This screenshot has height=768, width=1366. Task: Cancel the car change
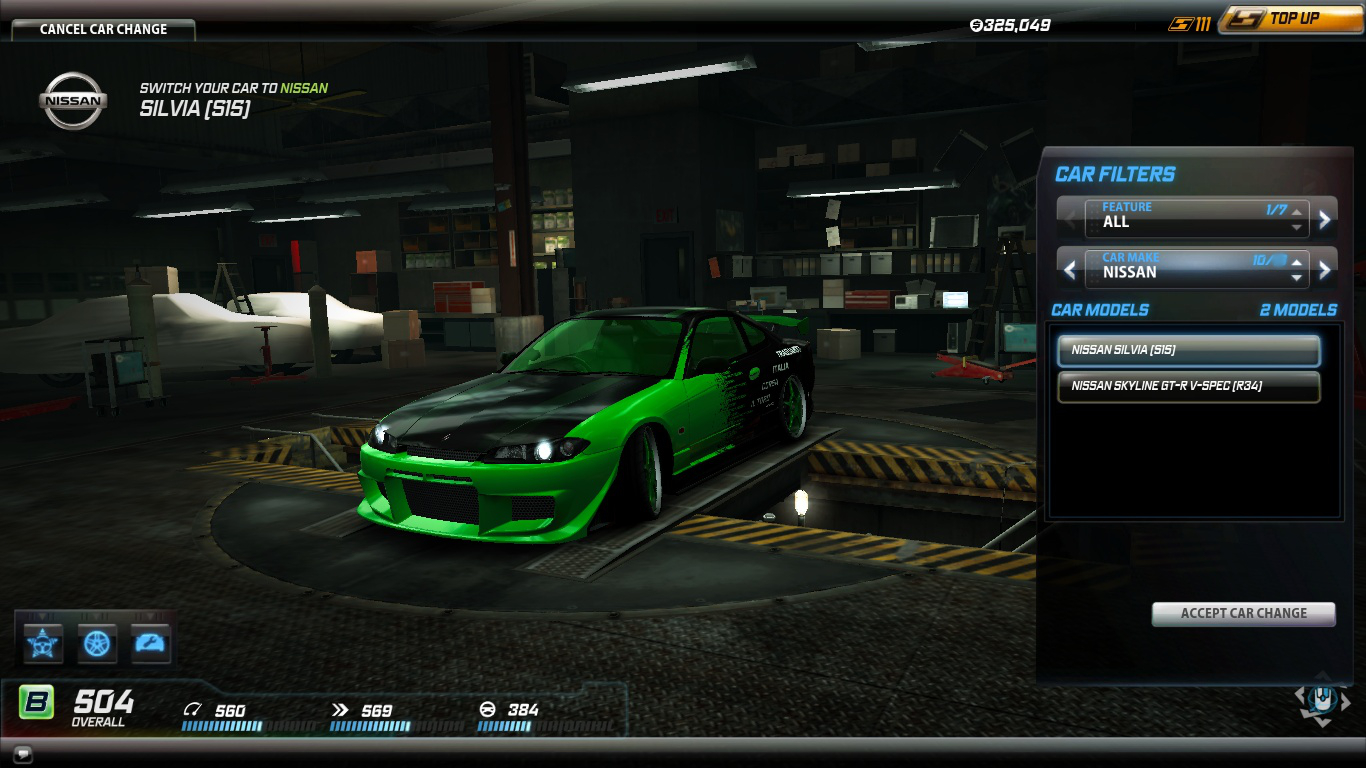(x=103, y=29)
